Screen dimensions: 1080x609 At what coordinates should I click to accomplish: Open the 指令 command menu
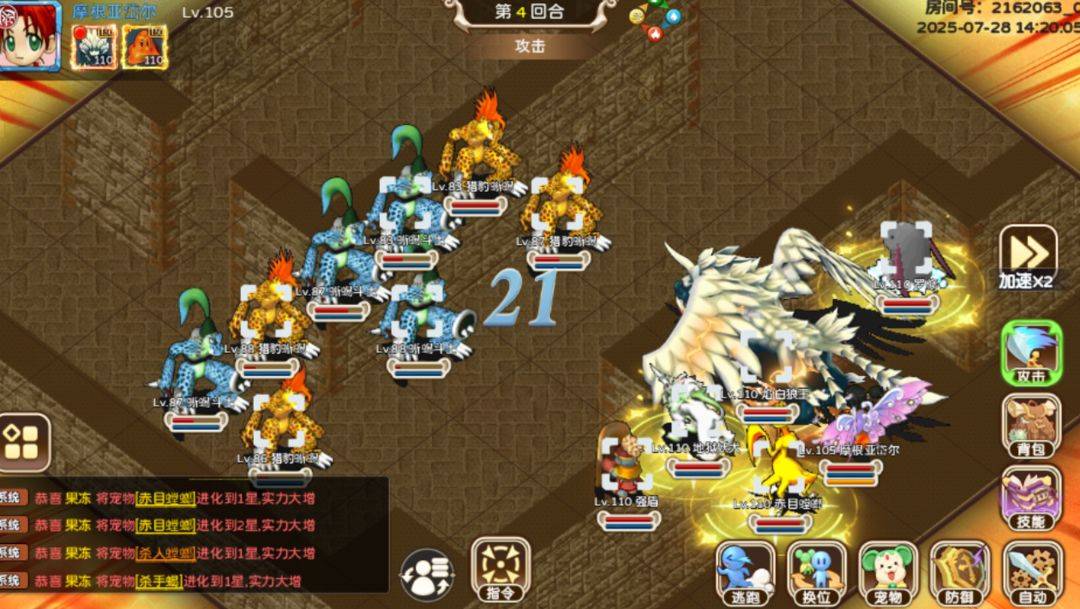pos(500,572)
